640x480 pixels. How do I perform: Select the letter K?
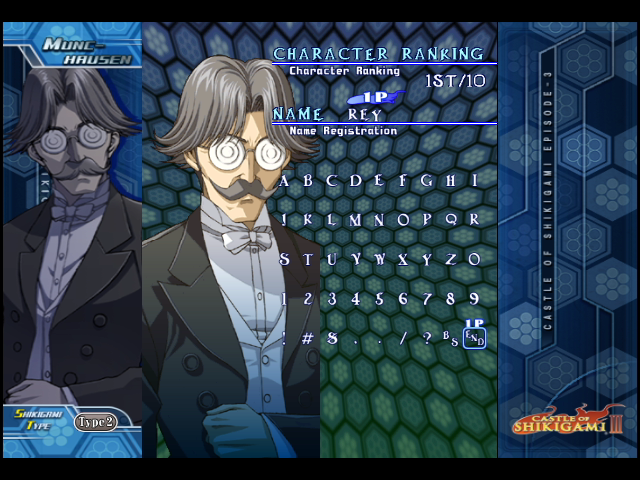pos(308,220)
